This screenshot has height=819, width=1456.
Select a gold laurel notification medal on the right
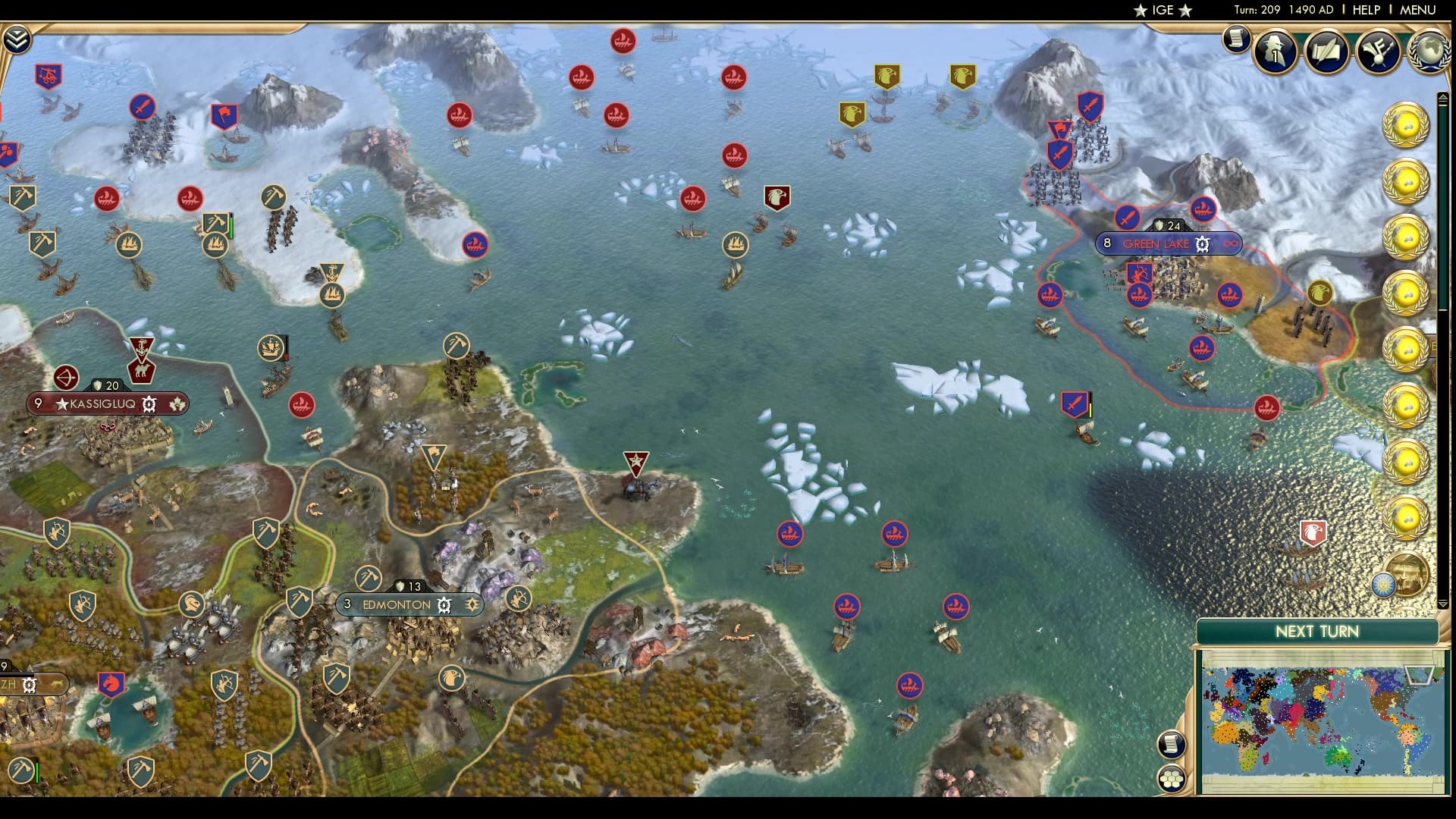click(1404, 124)
